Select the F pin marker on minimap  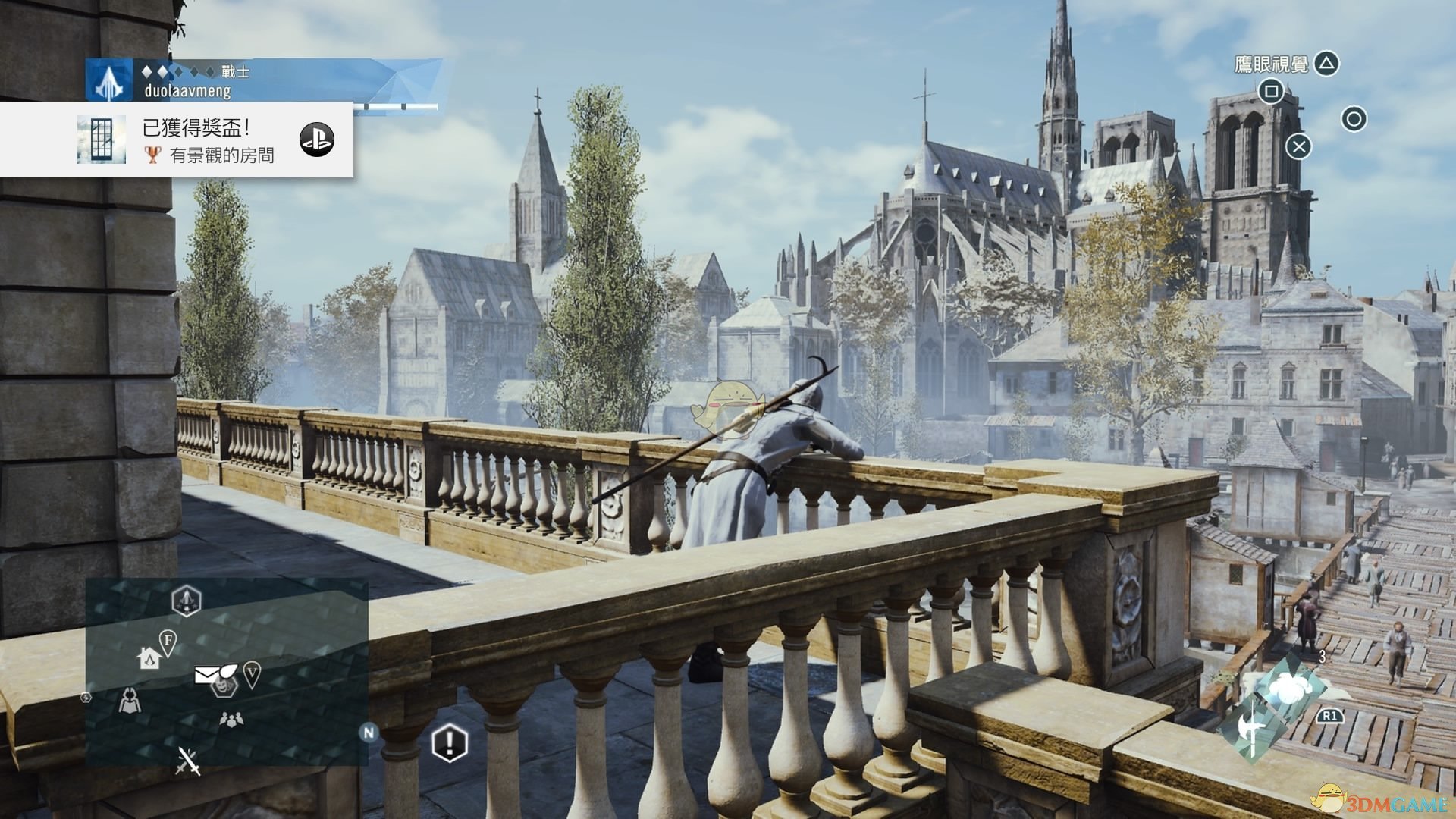(168, 643)
